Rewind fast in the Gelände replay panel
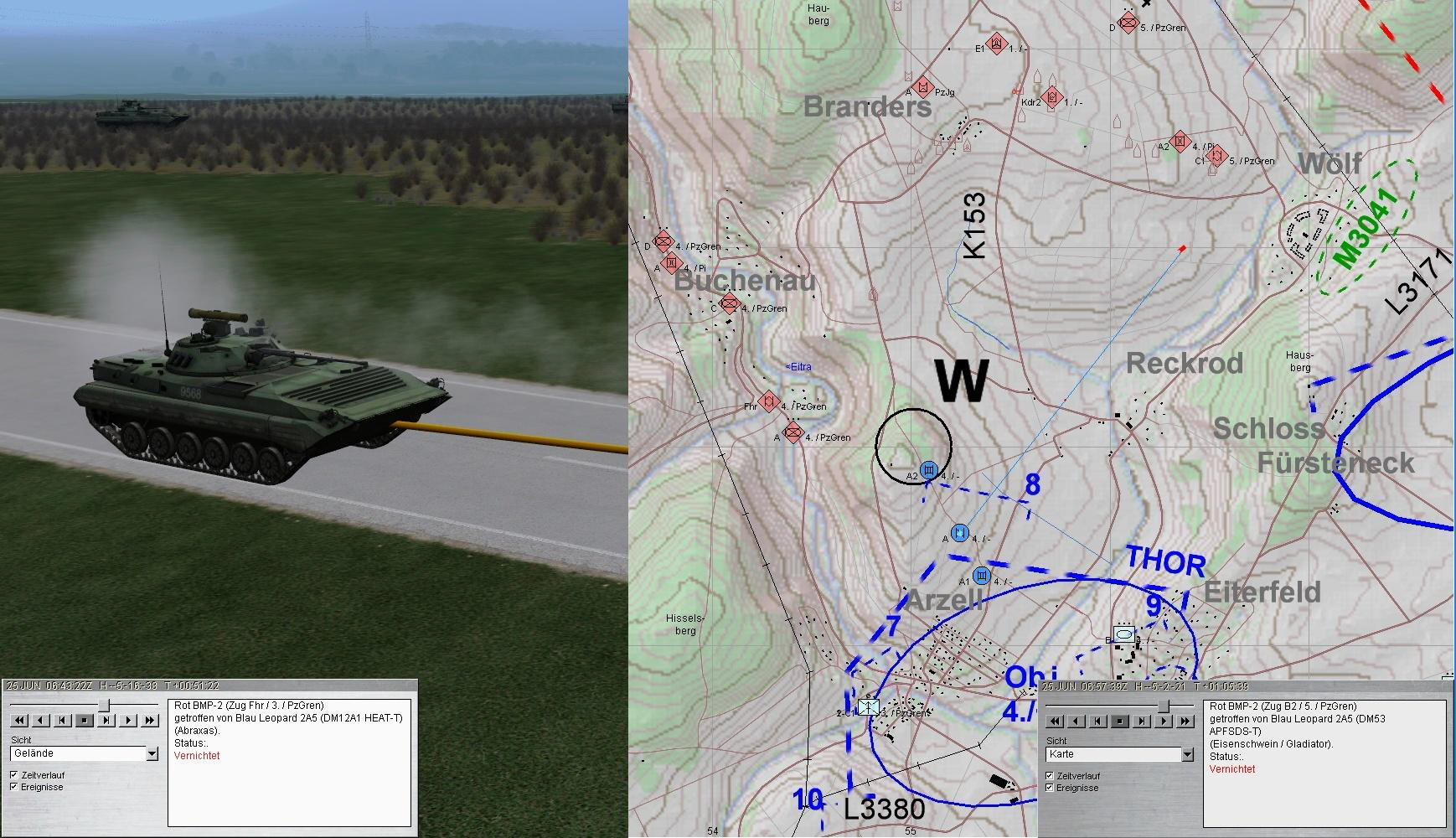Screen dimensions: 1456x838 [20, 720]
